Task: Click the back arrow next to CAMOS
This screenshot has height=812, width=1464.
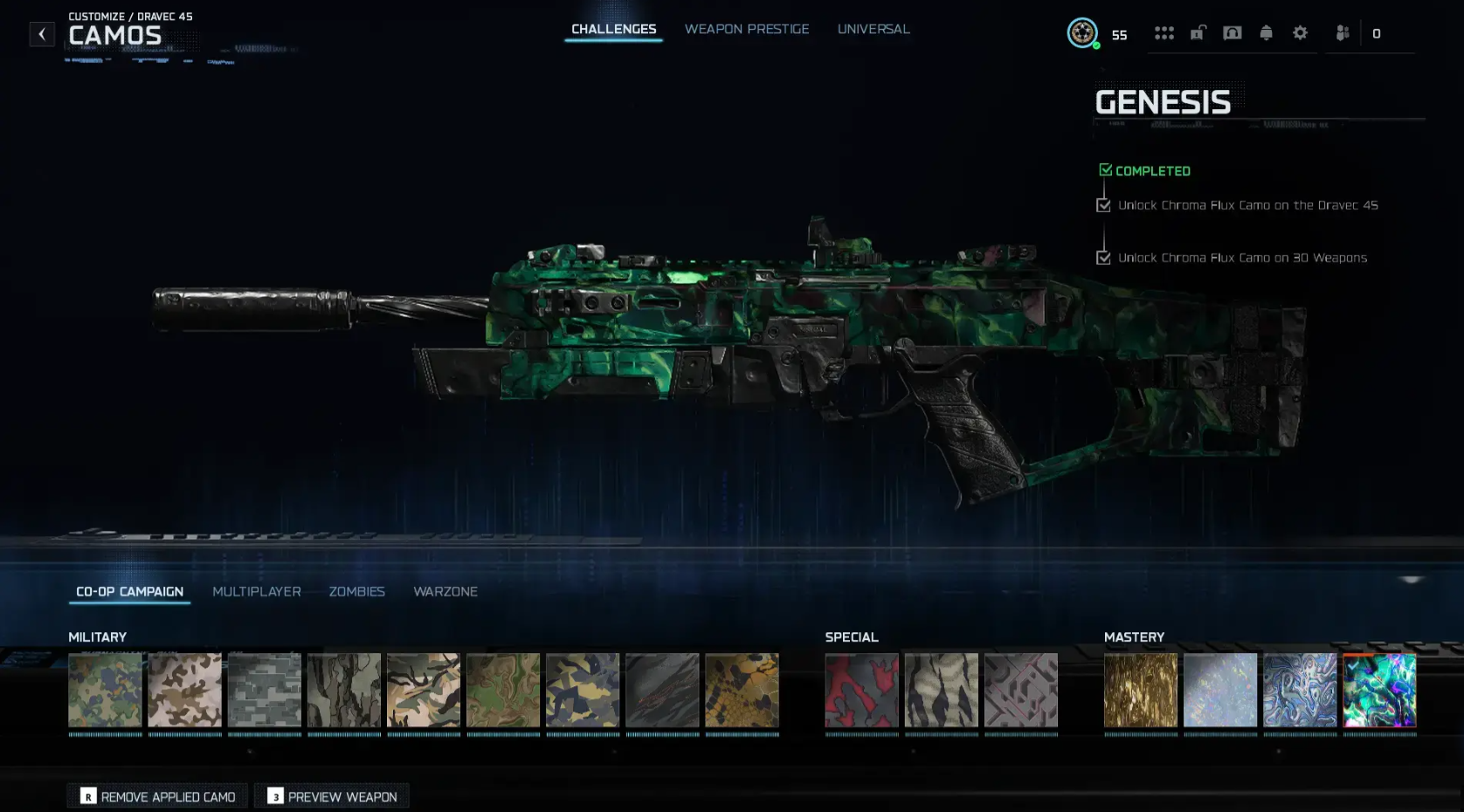Action: click(x=41, y=33)
